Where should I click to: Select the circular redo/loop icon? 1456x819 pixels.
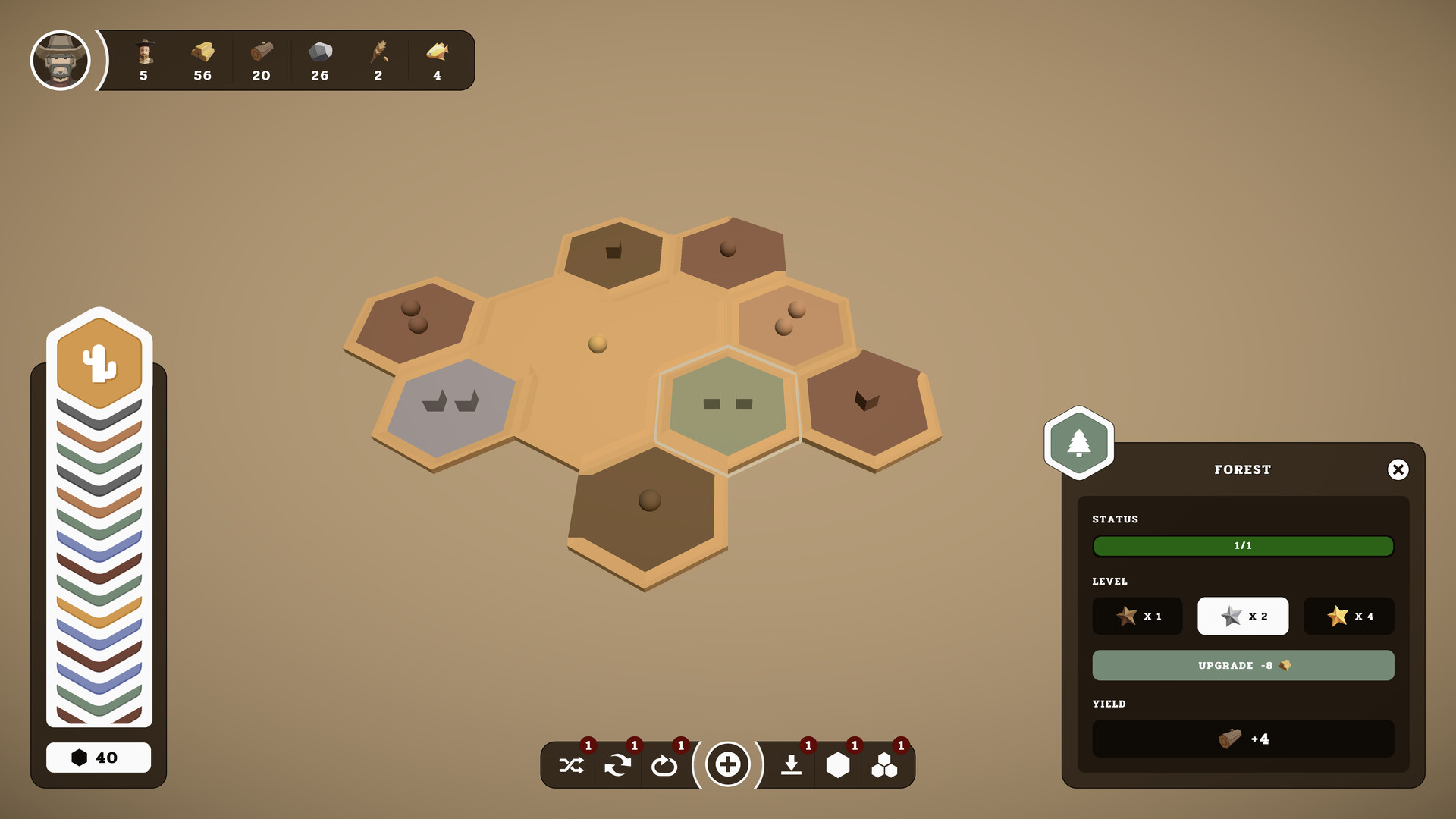coord(666,764)
